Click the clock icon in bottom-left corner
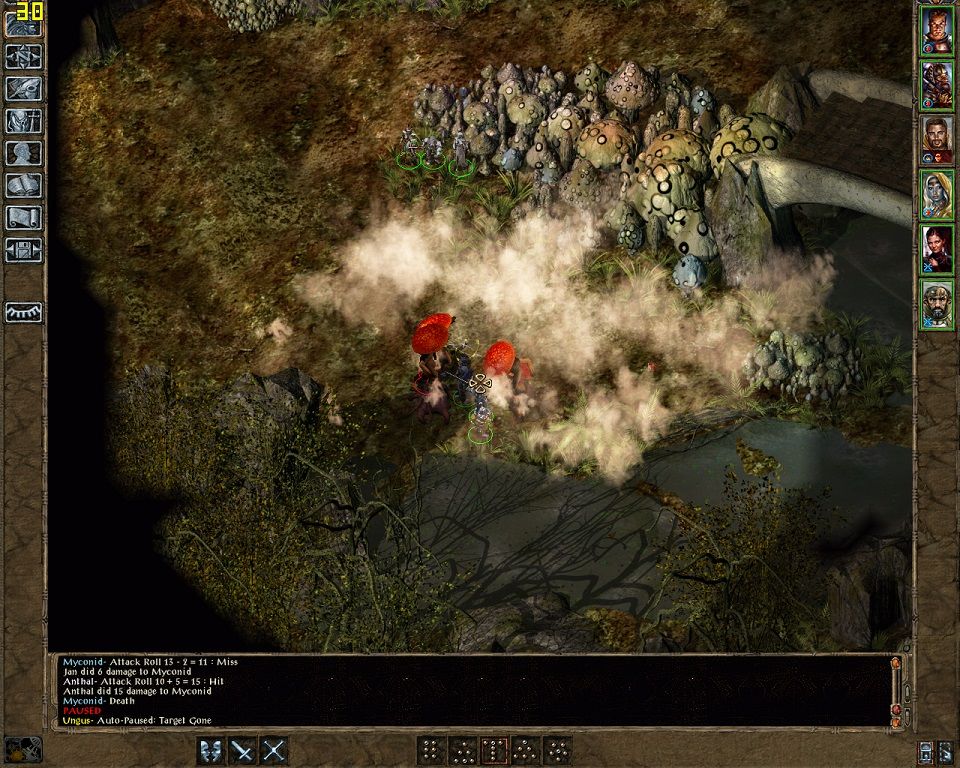This screenshot has width=960, height=768. pos(24,749)
